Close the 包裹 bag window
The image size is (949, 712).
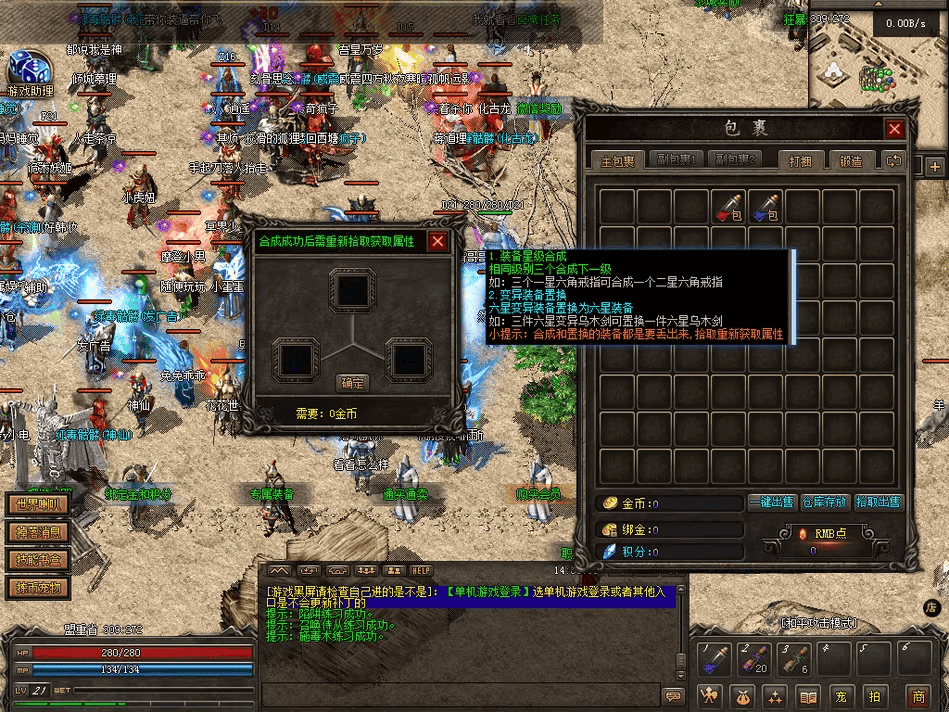point(895,129)
